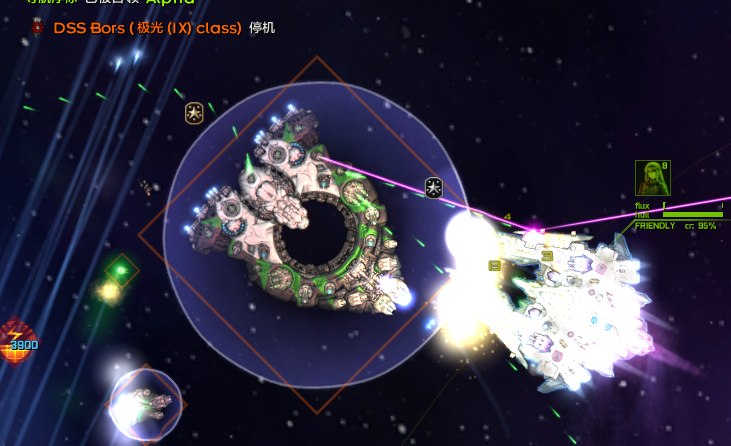Viewport: 731px width, 446px height.
Task: Click the gold-bordered star badge icon
Action: (195, 113)
